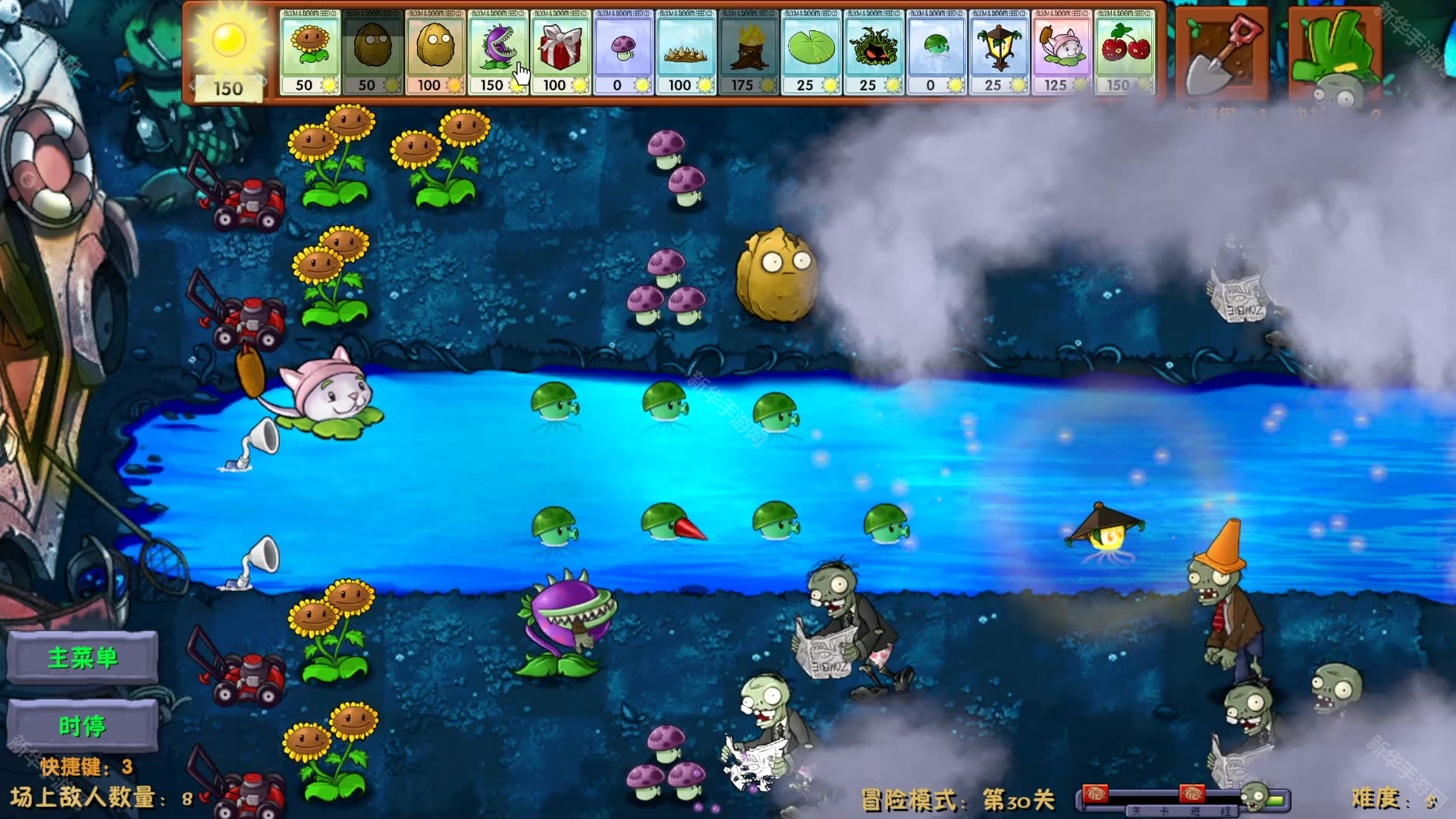1456x819 pixels.
Task: Select the Plantern seed packet
Action: click(x=999, y=52)
